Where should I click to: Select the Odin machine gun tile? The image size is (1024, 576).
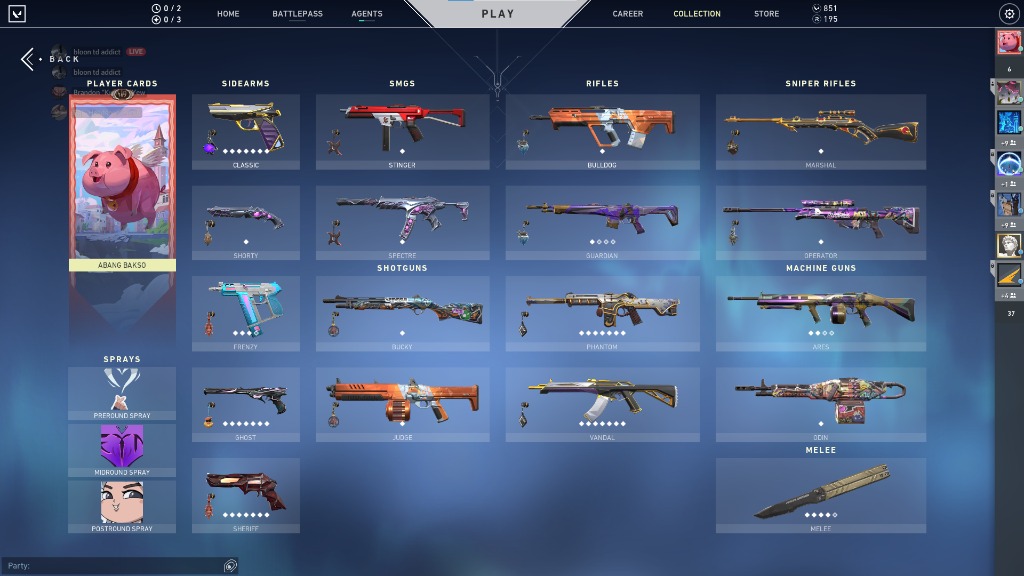pyautogui.click(x=821, y=404)
